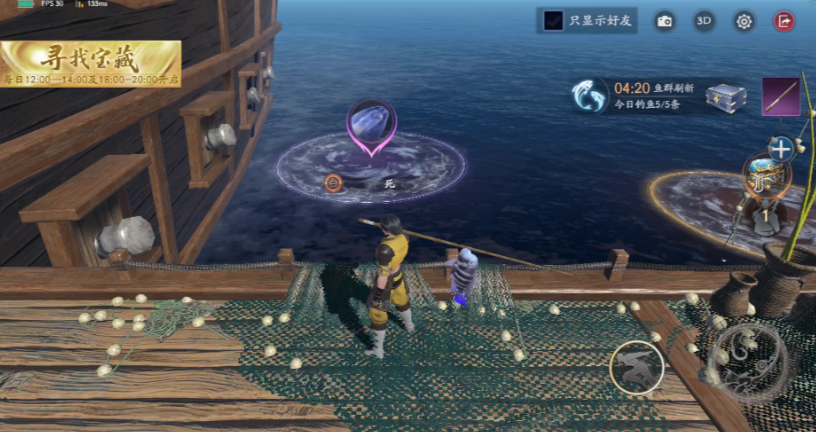Open the fishing reward treasure chest
This screenshot has height=432, width=816.
pyautogui.click(x=726, y=97)
